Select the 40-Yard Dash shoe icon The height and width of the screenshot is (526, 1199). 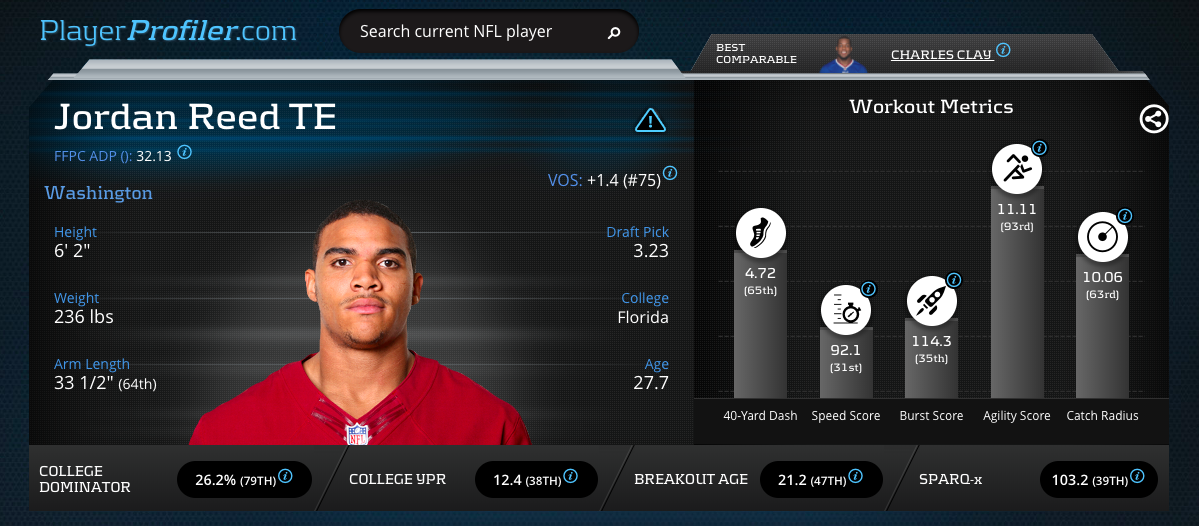[x=760, y=233]
